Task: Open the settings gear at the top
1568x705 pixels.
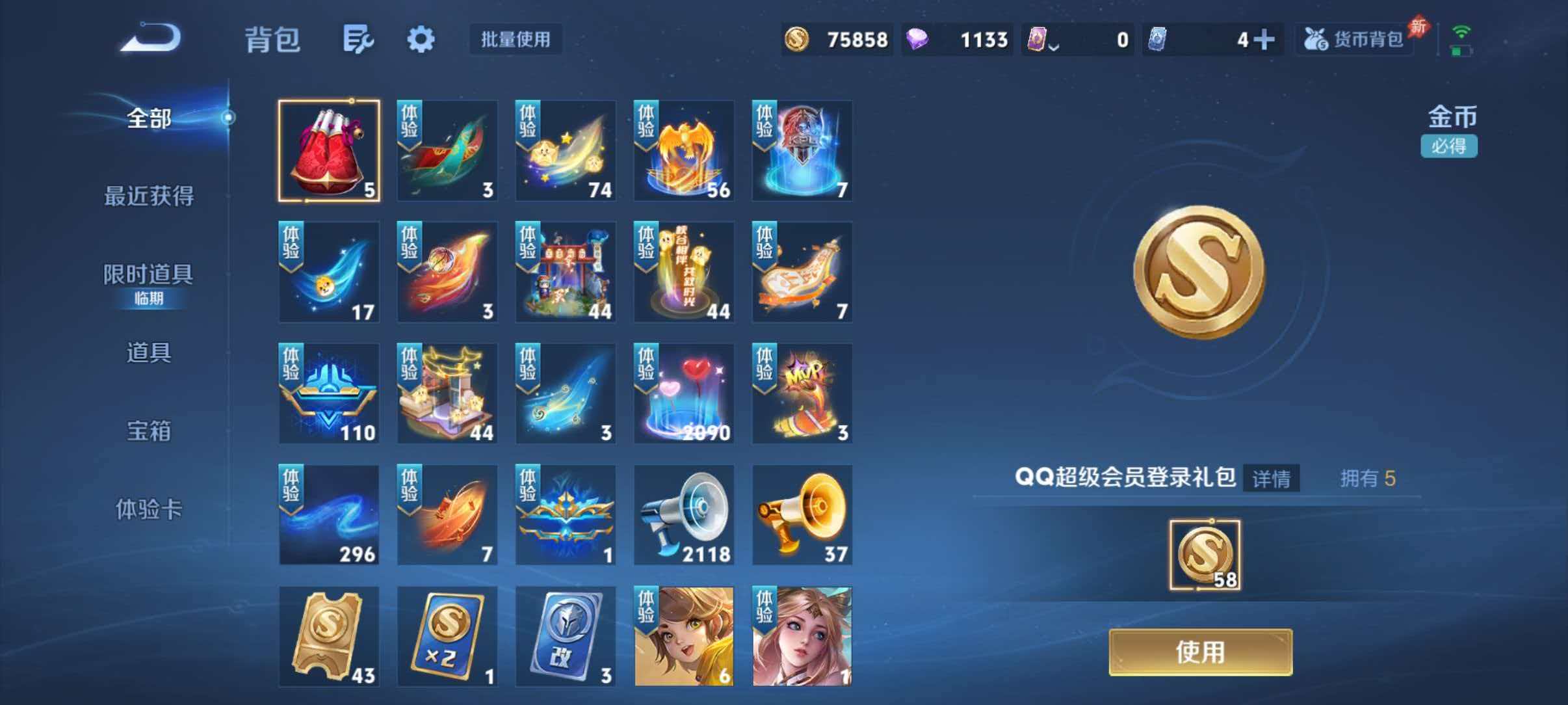Action: [x=421, y=39]
